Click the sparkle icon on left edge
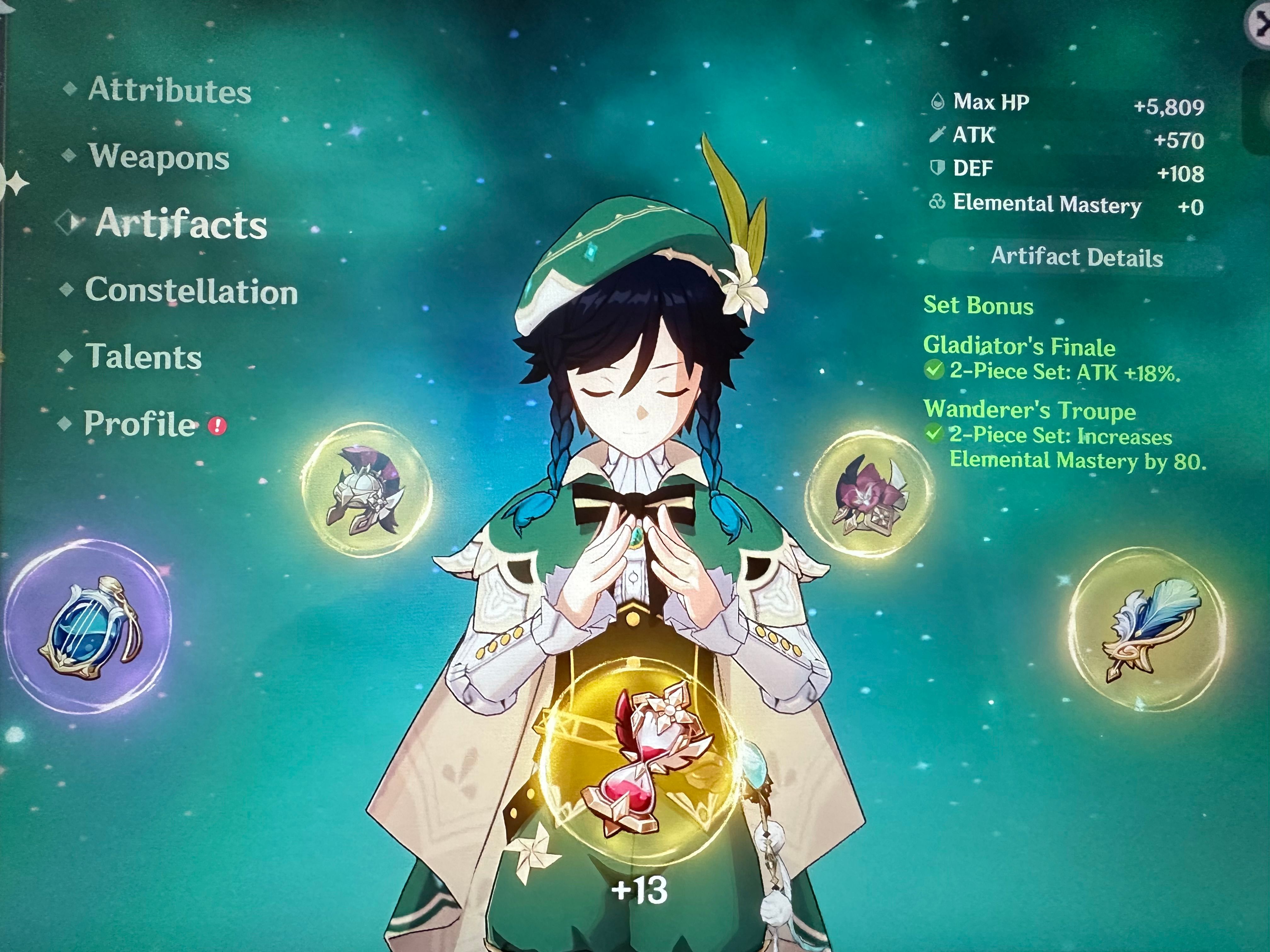Image resolution: width=1270 pixels, height=952 pixels. tap(15, 184)
